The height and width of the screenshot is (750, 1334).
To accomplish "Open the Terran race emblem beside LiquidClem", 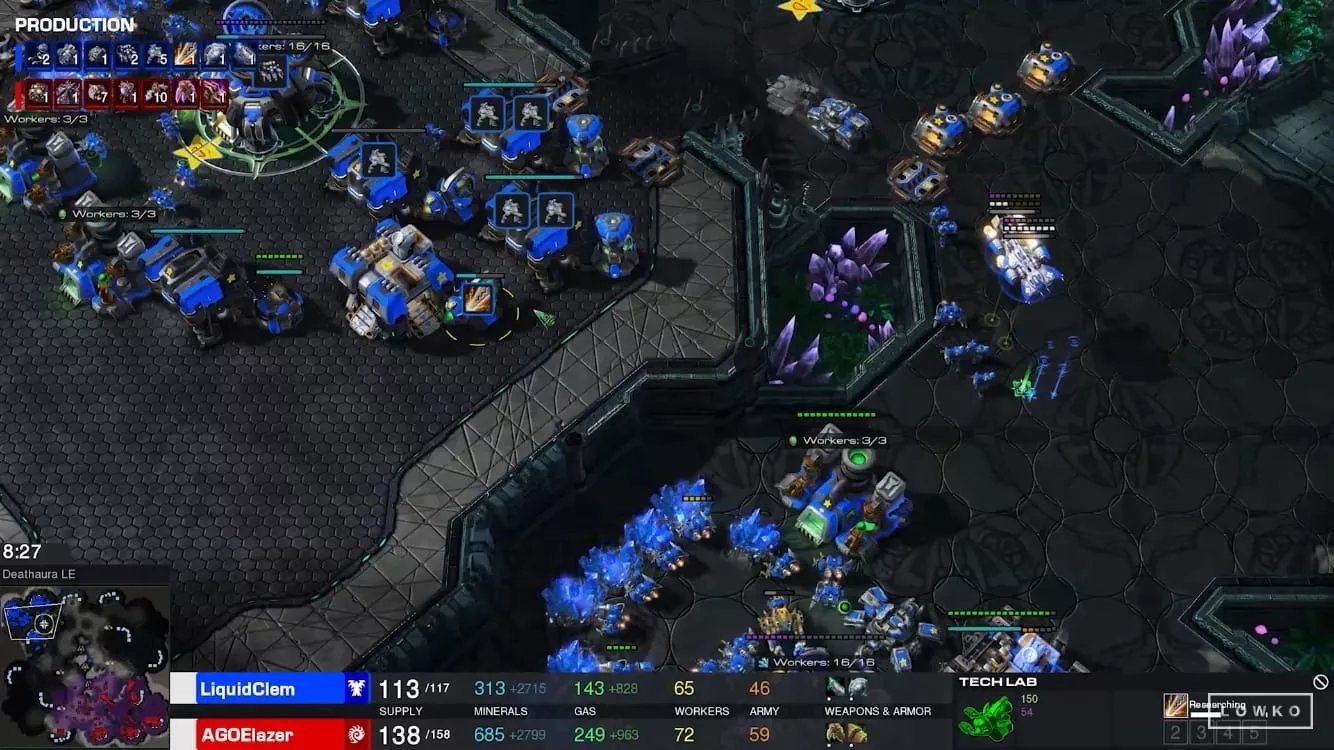I will coord(357,688).
